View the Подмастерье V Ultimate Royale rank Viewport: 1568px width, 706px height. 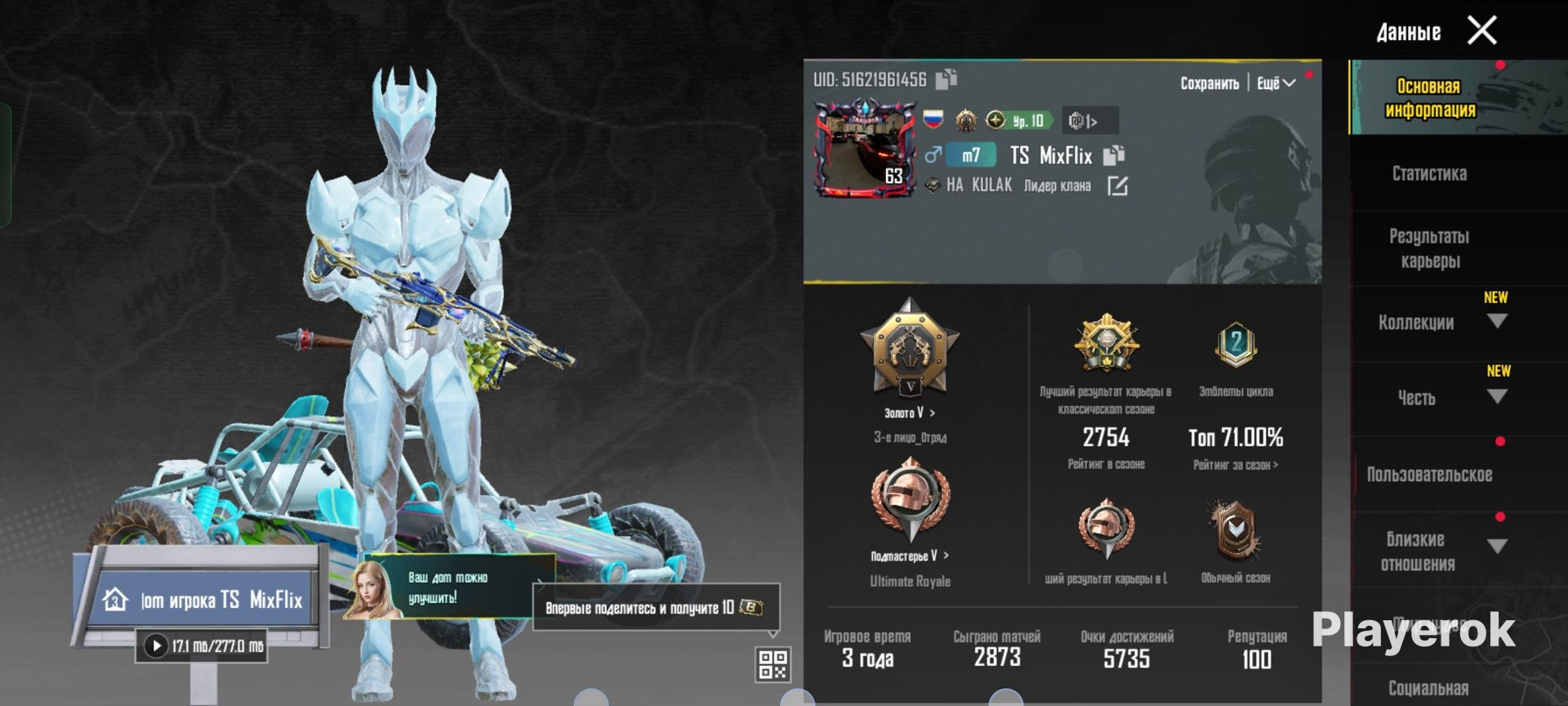point(909,556)
